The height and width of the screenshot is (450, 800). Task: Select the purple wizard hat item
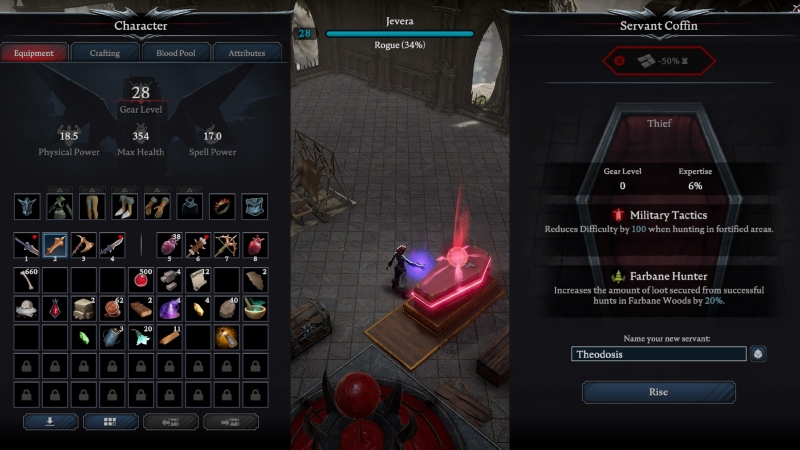tap(169, 310)
